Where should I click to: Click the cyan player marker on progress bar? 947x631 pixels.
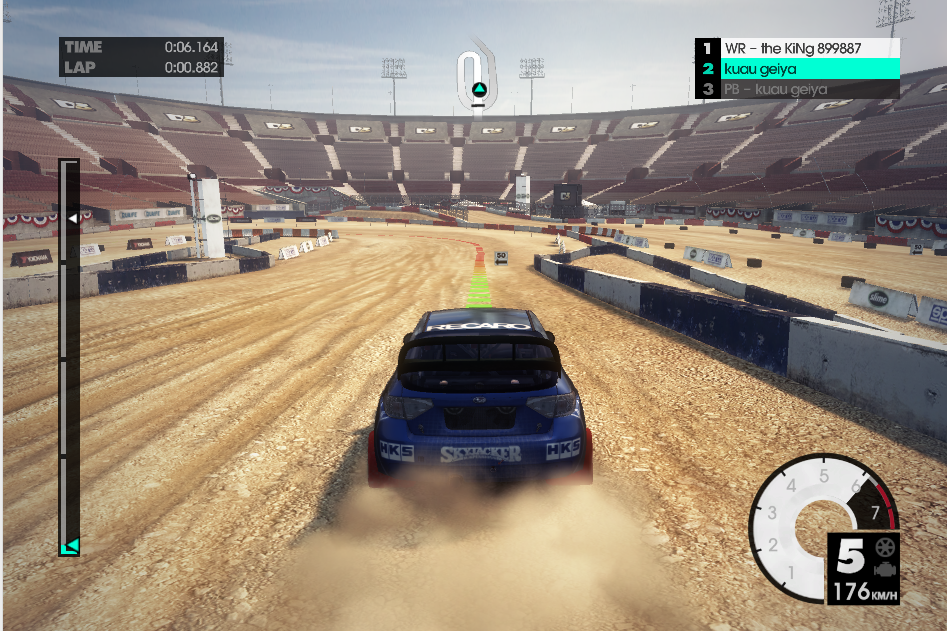71,546
